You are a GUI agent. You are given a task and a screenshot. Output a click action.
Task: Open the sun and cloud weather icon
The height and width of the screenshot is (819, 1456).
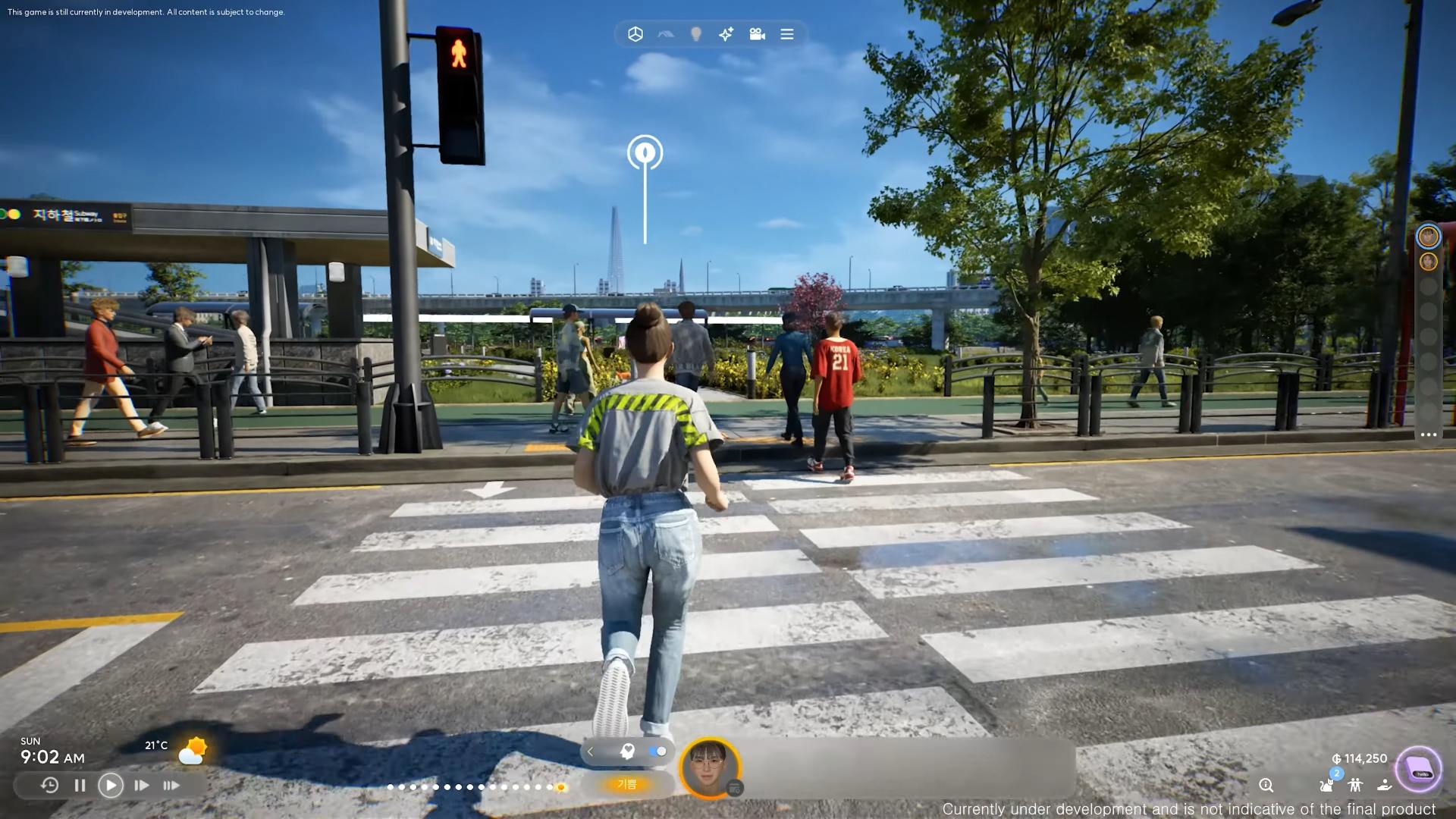(x=193, y=751)
